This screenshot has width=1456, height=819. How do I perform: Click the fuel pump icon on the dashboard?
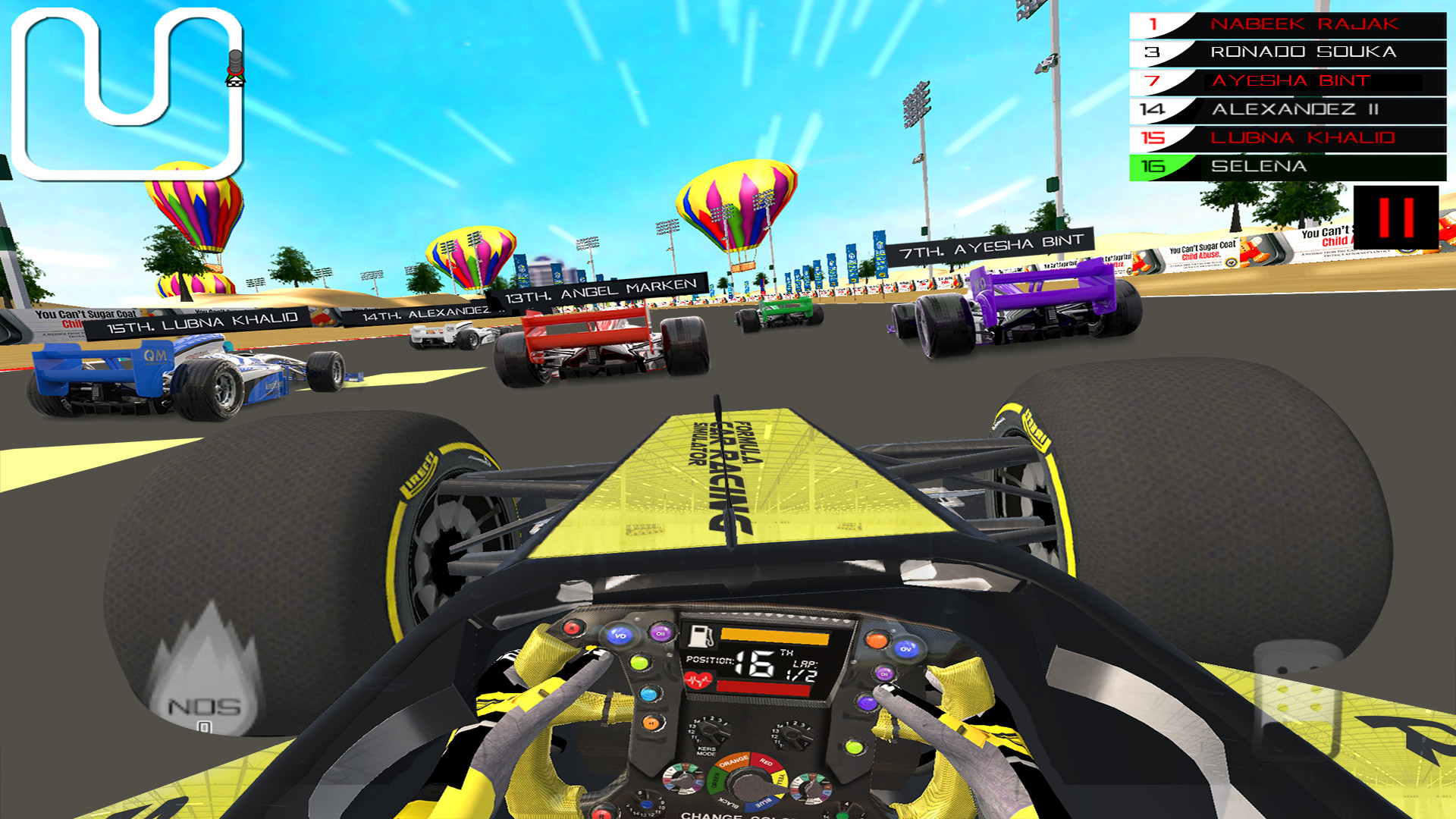tap(699, 636)
